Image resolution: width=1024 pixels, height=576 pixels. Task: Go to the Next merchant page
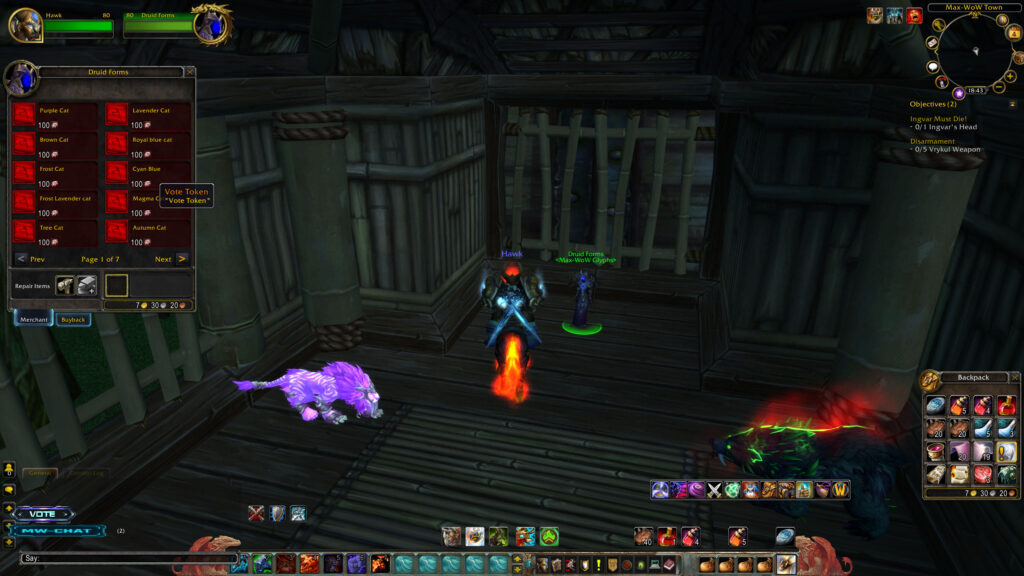tap(181, 259)
